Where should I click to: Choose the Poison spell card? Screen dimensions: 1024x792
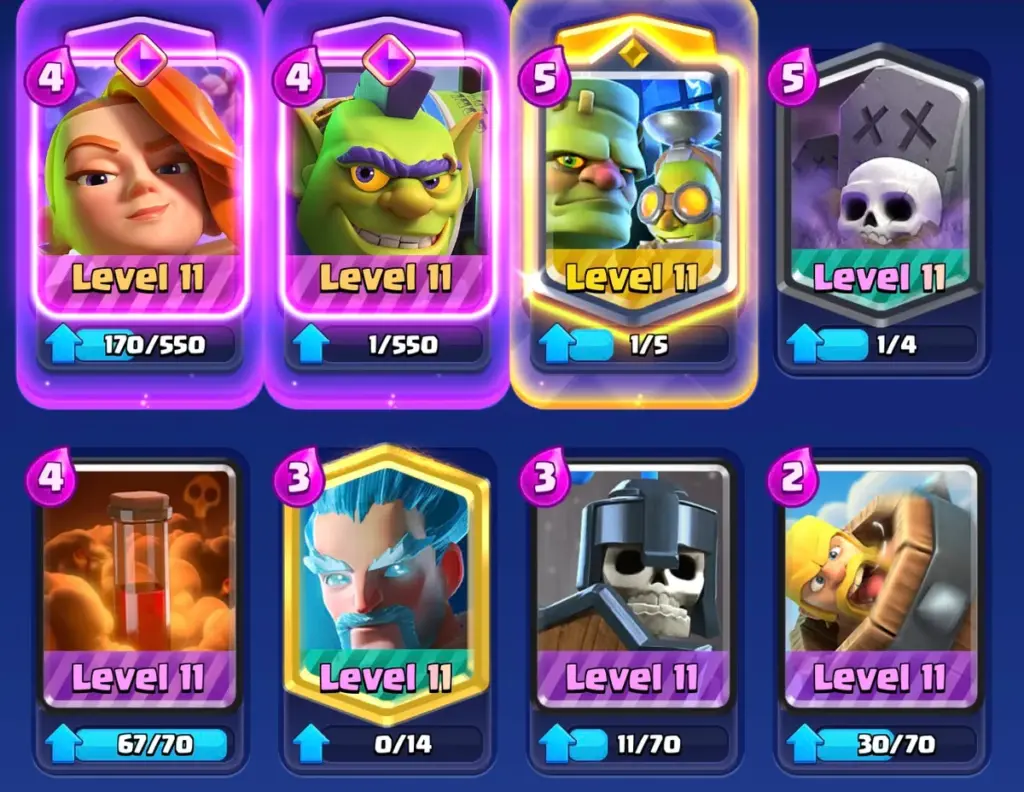point(138,585)
